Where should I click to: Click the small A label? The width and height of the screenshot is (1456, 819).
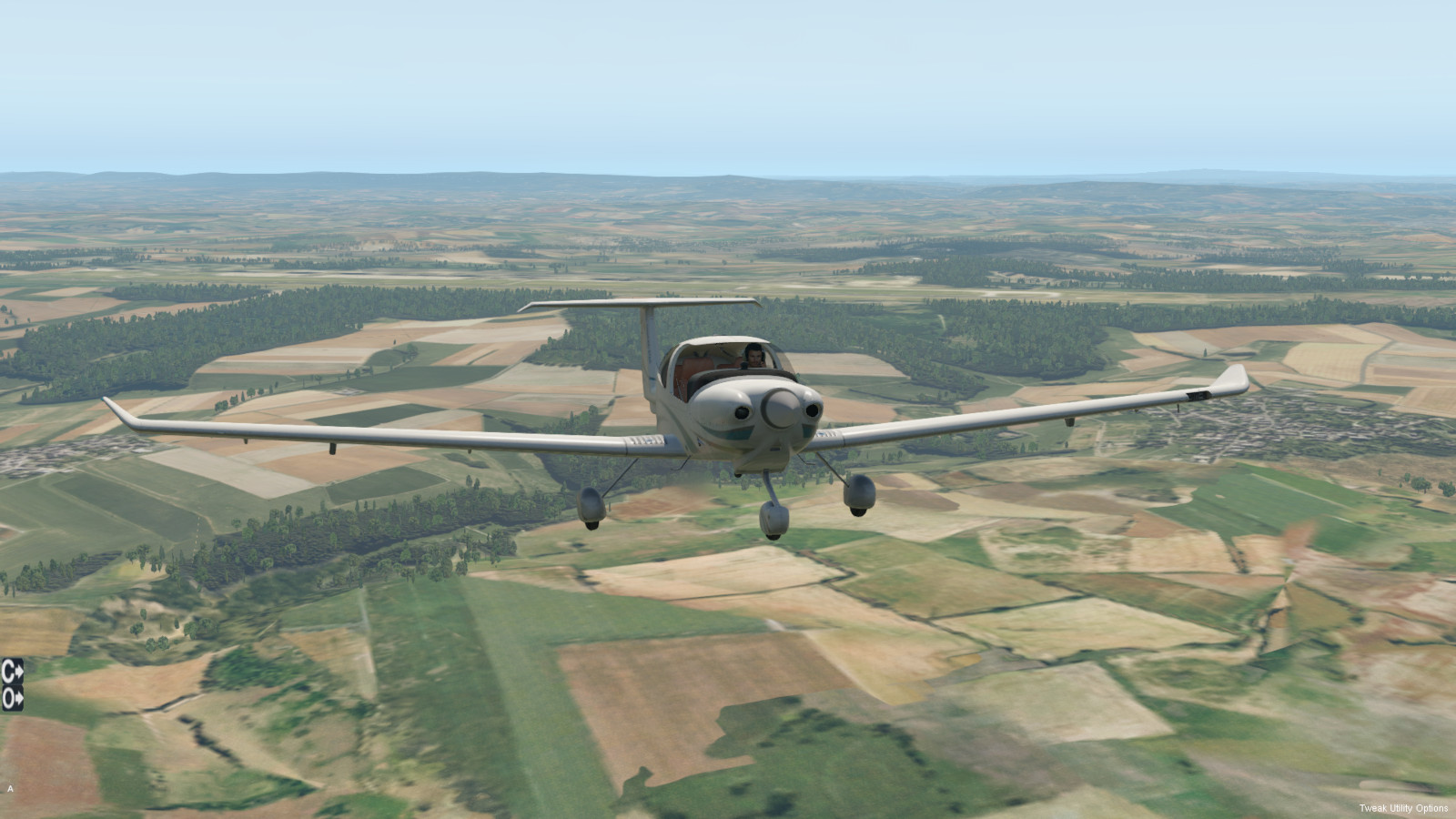tap(10, 789)
